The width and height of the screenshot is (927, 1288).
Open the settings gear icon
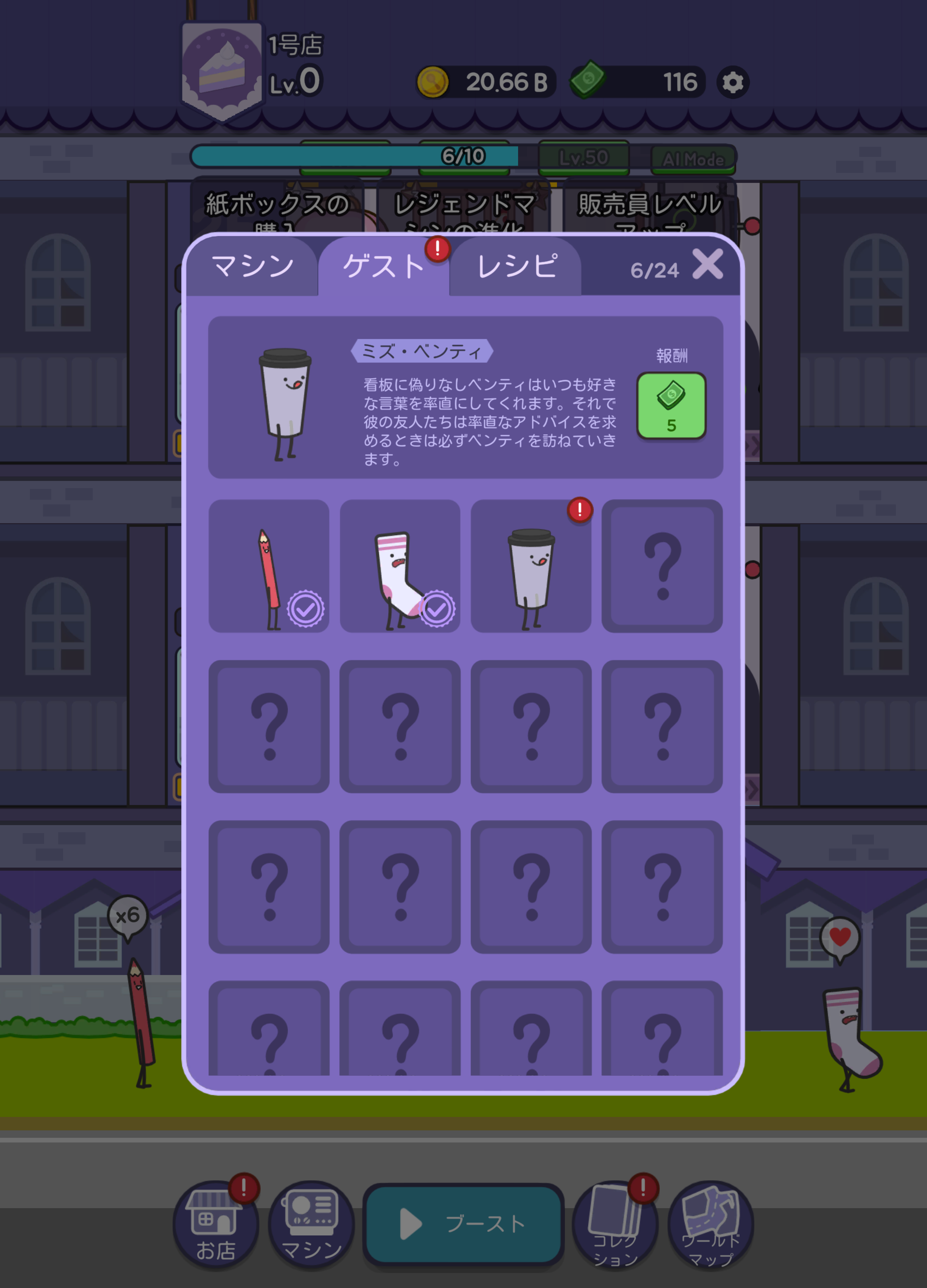pos(732,83)
